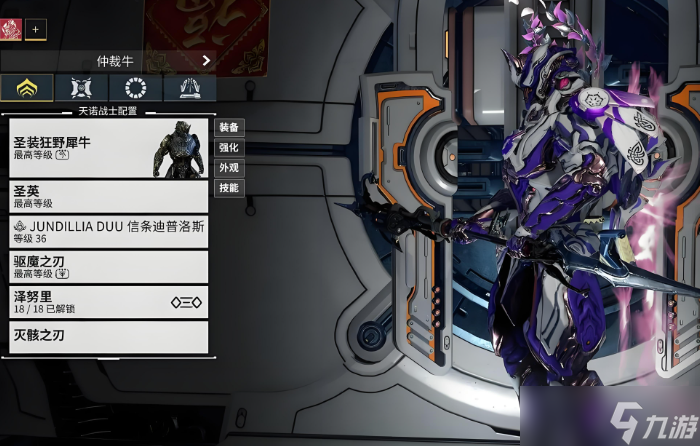
Task: Open the circular ring icon tab
Action: point(135,88)
